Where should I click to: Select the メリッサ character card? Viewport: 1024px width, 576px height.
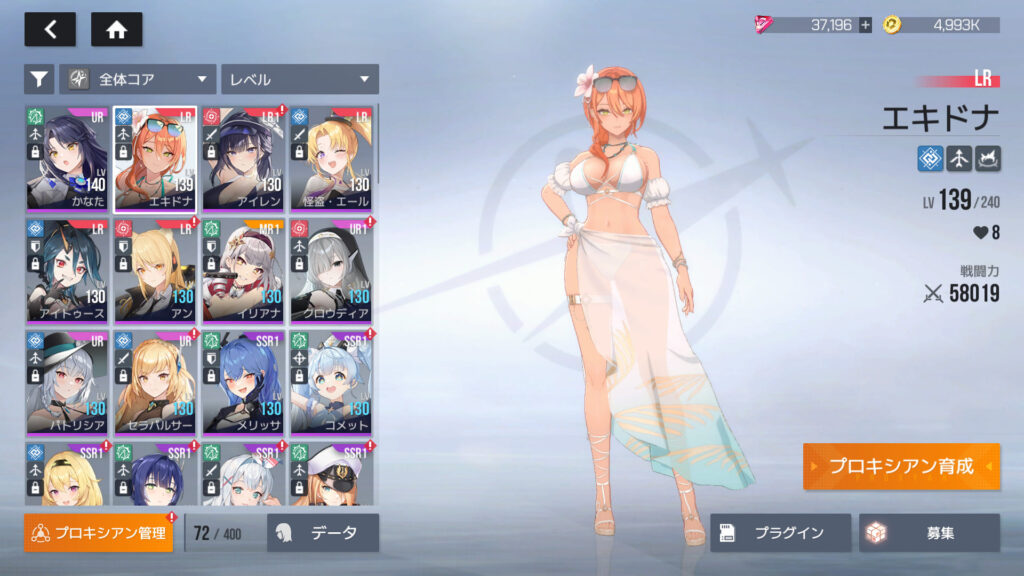click(243, 382)
